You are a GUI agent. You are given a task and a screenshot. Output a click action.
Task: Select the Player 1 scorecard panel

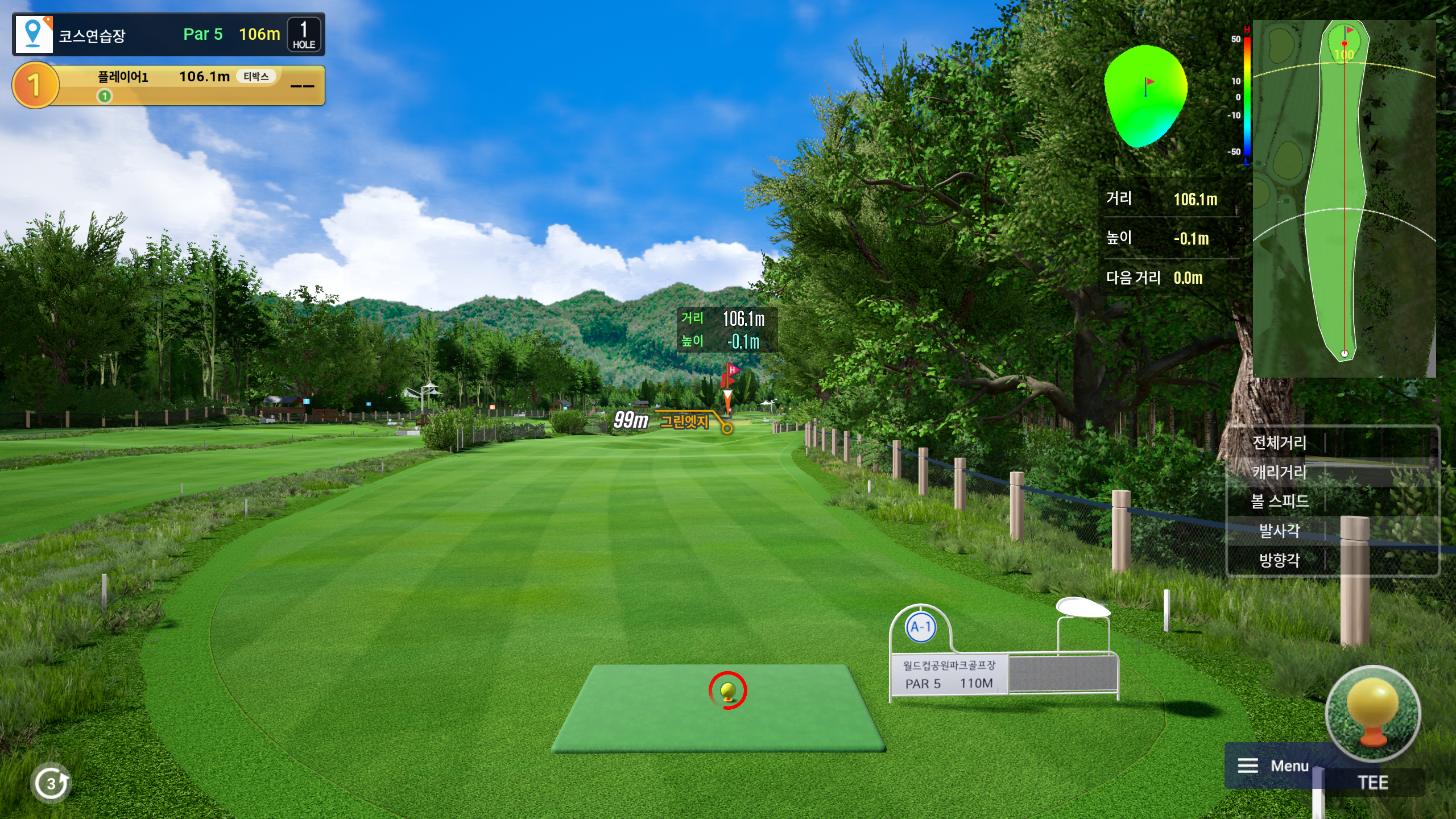[169, 85]
